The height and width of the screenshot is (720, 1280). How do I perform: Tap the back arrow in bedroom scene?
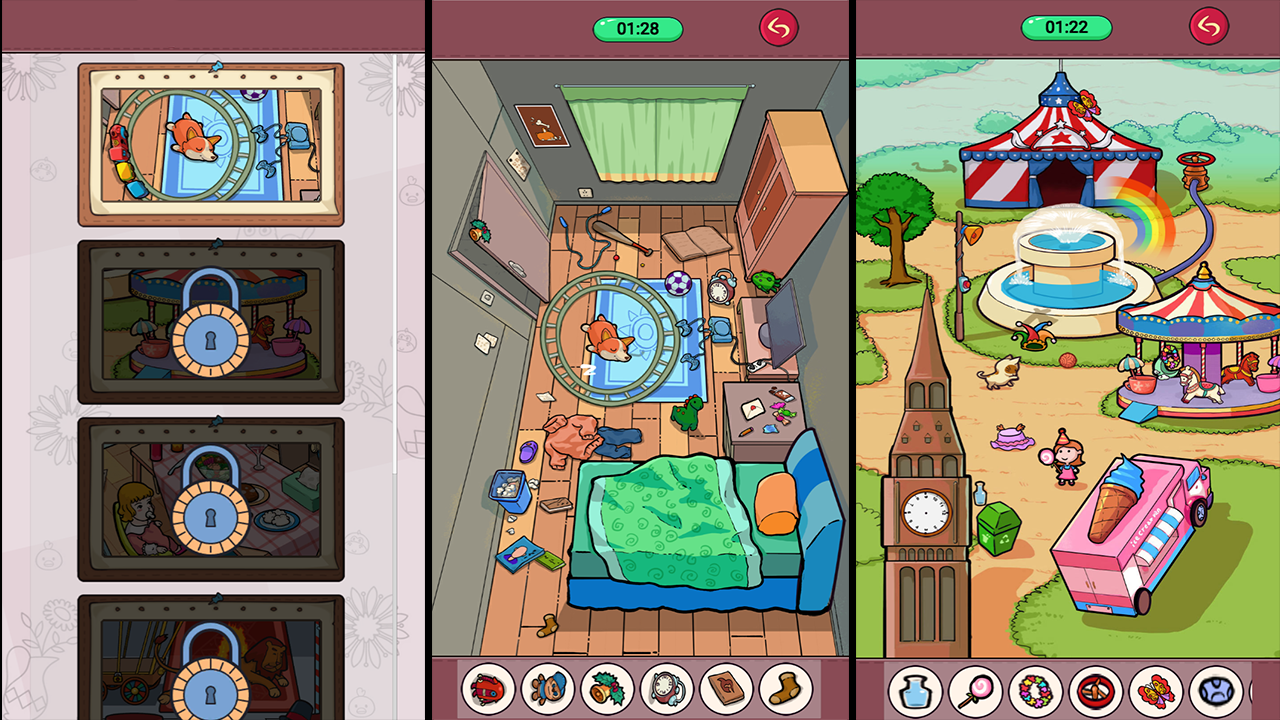[x=781, y=28]
